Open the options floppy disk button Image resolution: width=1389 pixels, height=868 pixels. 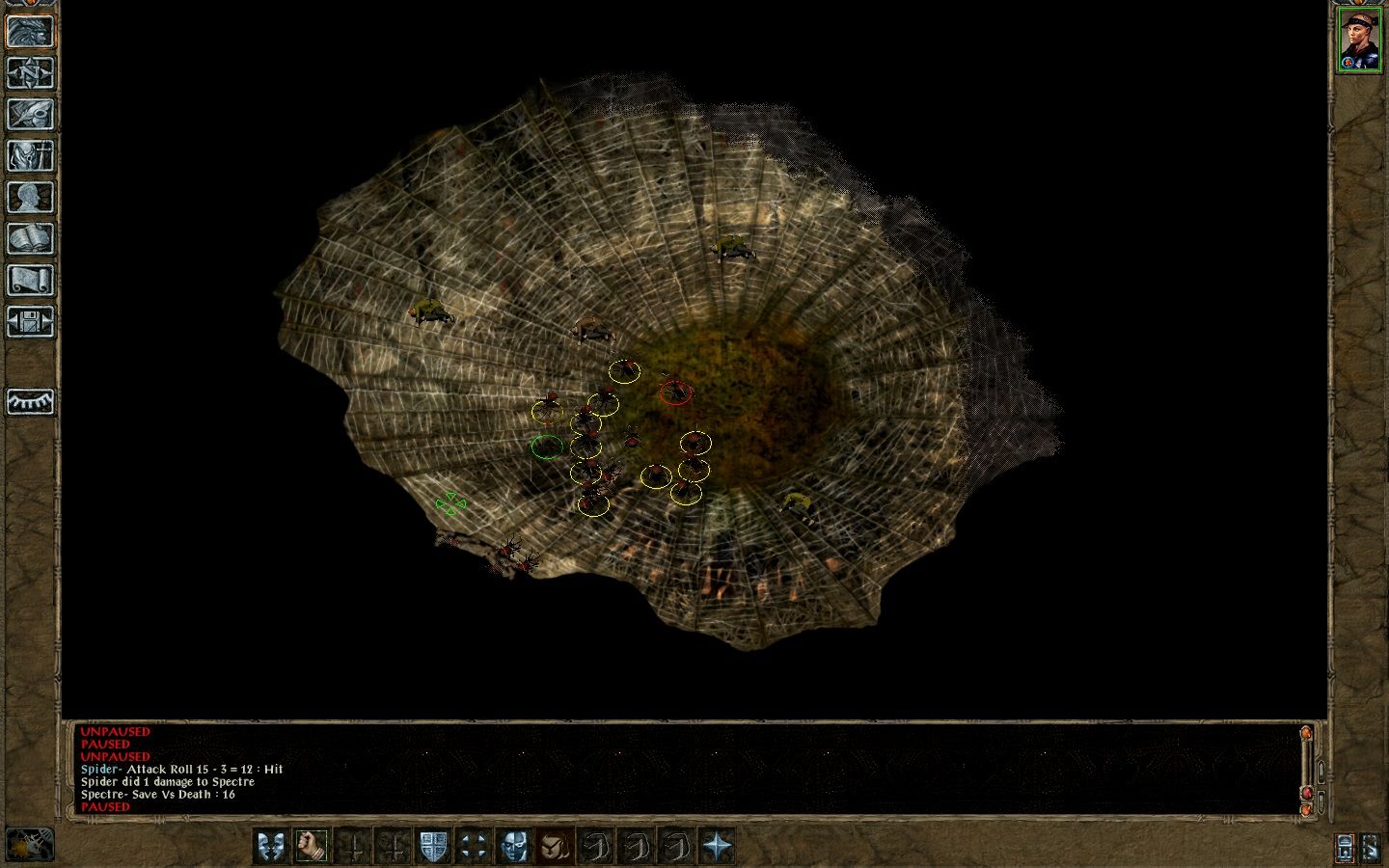coord(30,322)
